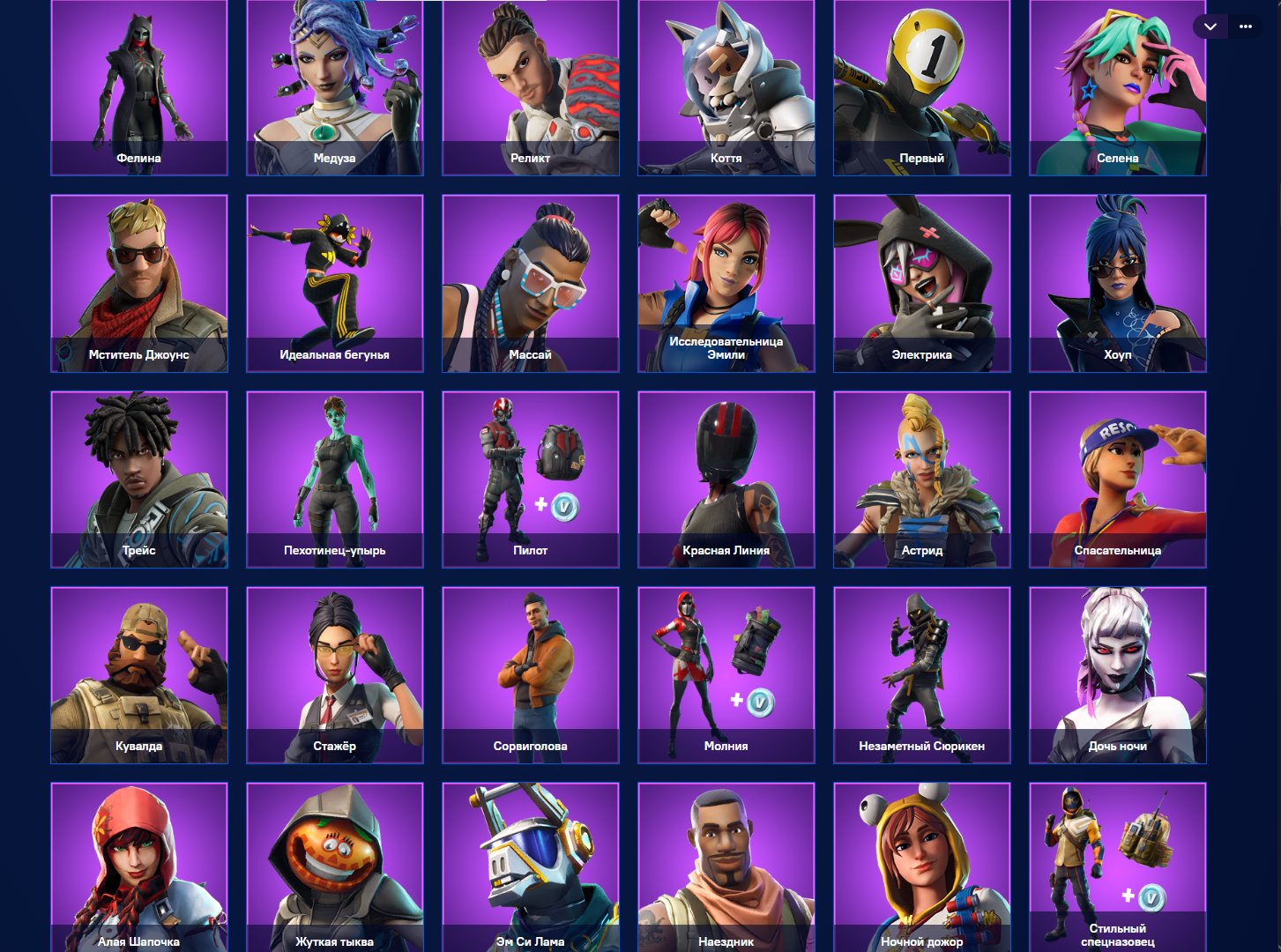Open the Эм Си Лама outfit card
This screenshot has width=1281, height=952.
click(530, 864)
